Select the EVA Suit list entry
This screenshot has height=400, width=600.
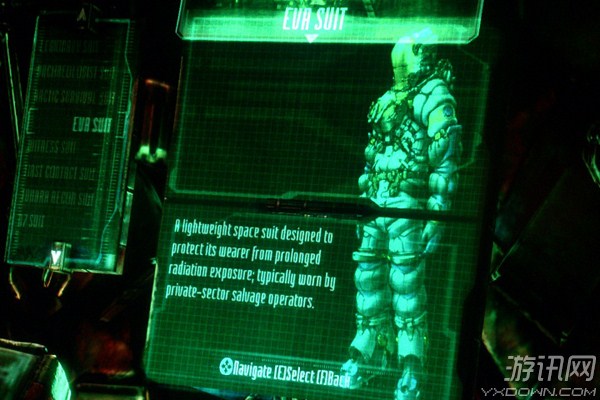(x=91, y=125)
